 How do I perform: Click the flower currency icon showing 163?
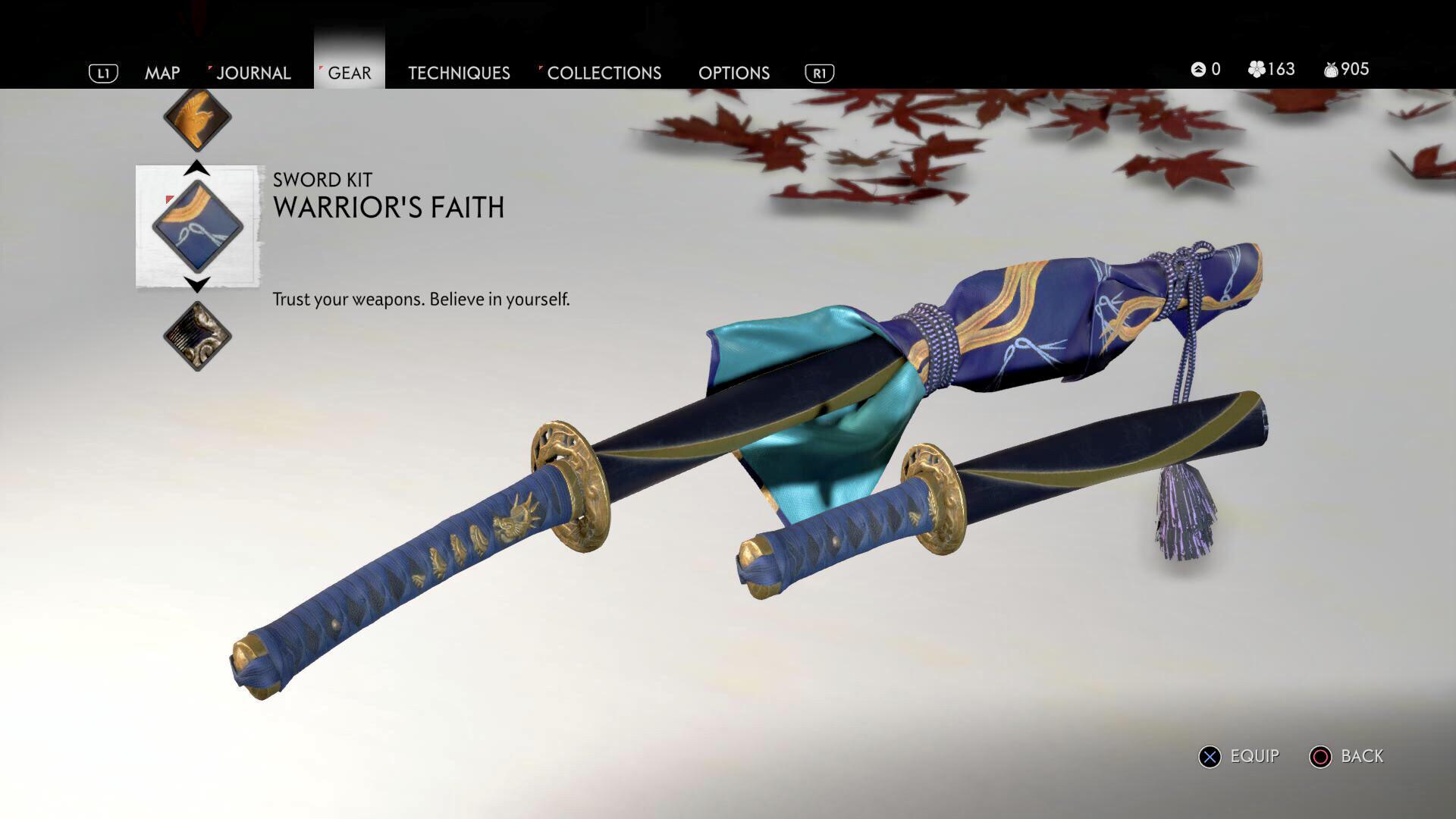[1257, 69]
